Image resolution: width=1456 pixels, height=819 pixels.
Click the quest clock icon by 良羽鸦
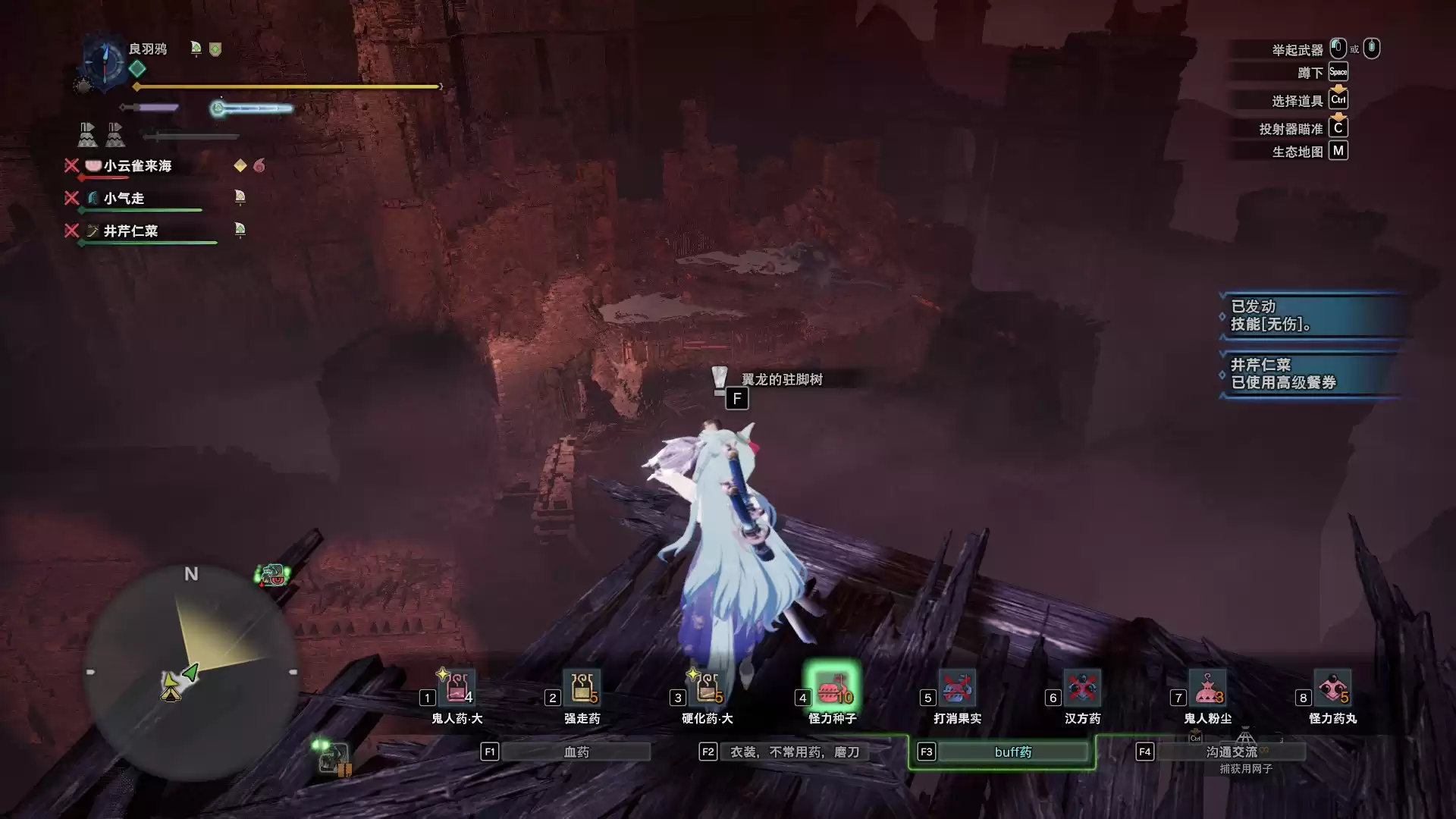click(x=104, y=59)
